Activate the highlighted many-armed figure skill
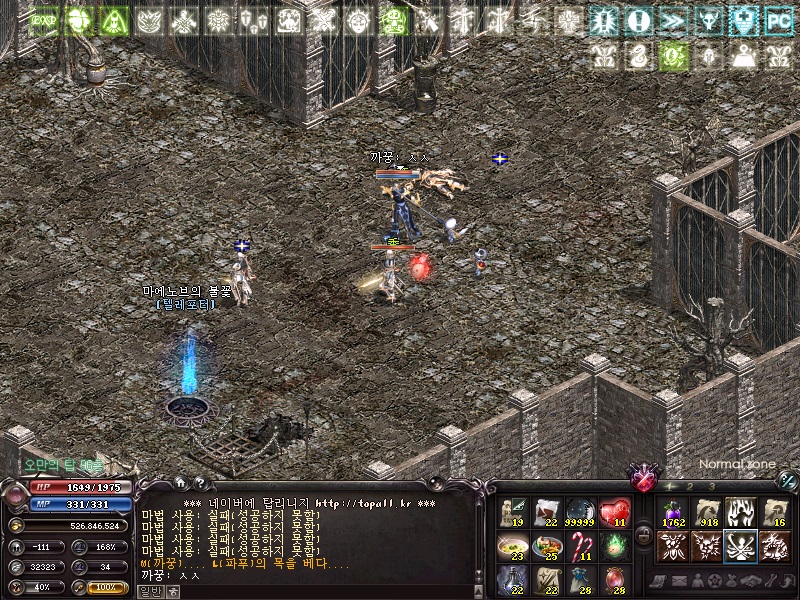 click(x=740, y=546)
